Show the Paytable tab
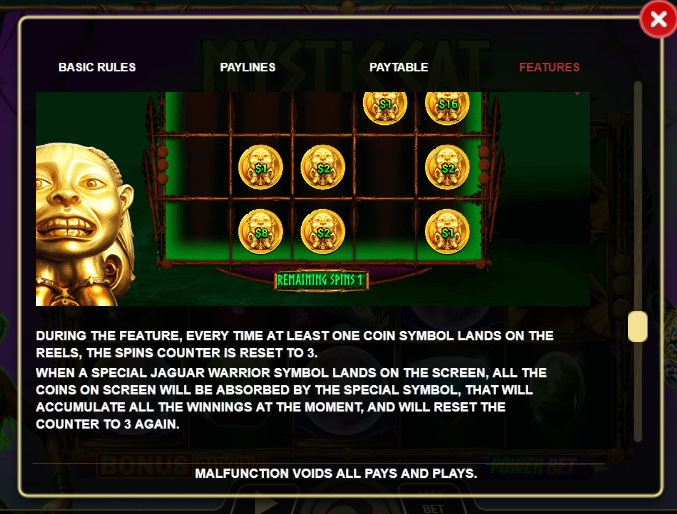The height and width of the screenshot is (514, 677). pos(398,67)
